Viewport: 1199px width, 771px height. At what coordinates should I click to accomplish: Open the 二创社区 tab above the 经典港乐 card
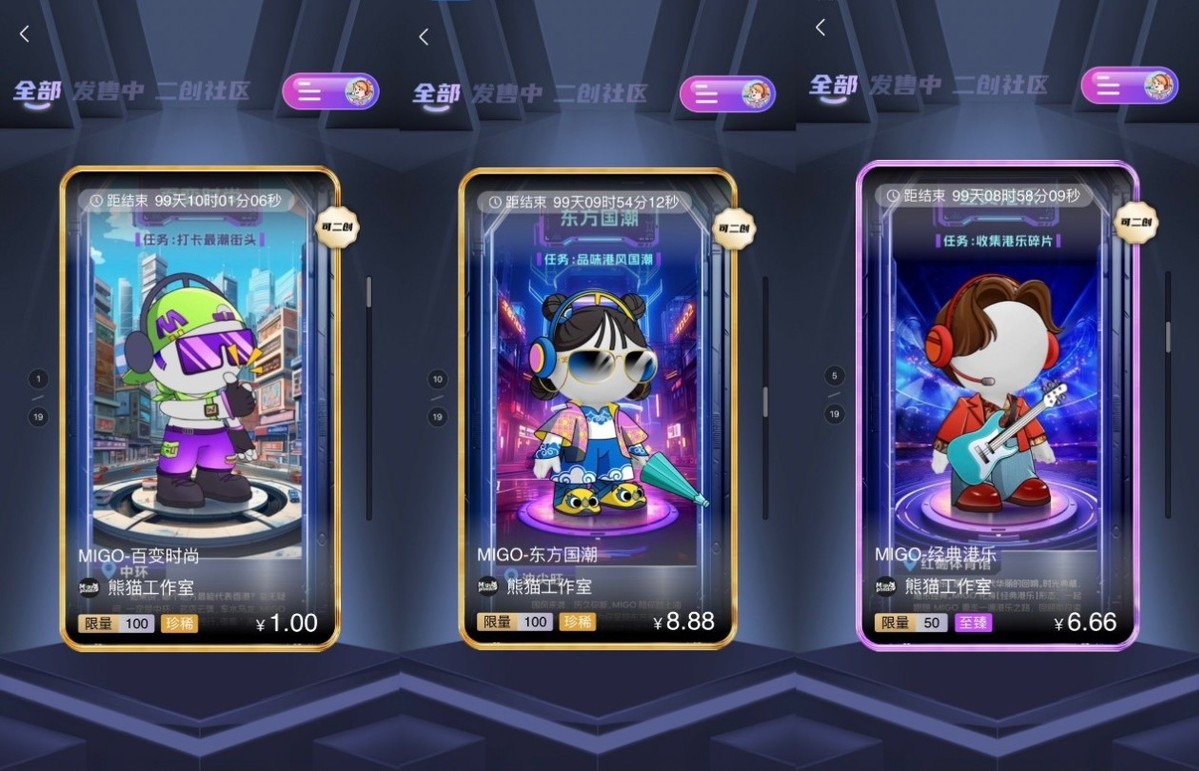pos(1000,85)
